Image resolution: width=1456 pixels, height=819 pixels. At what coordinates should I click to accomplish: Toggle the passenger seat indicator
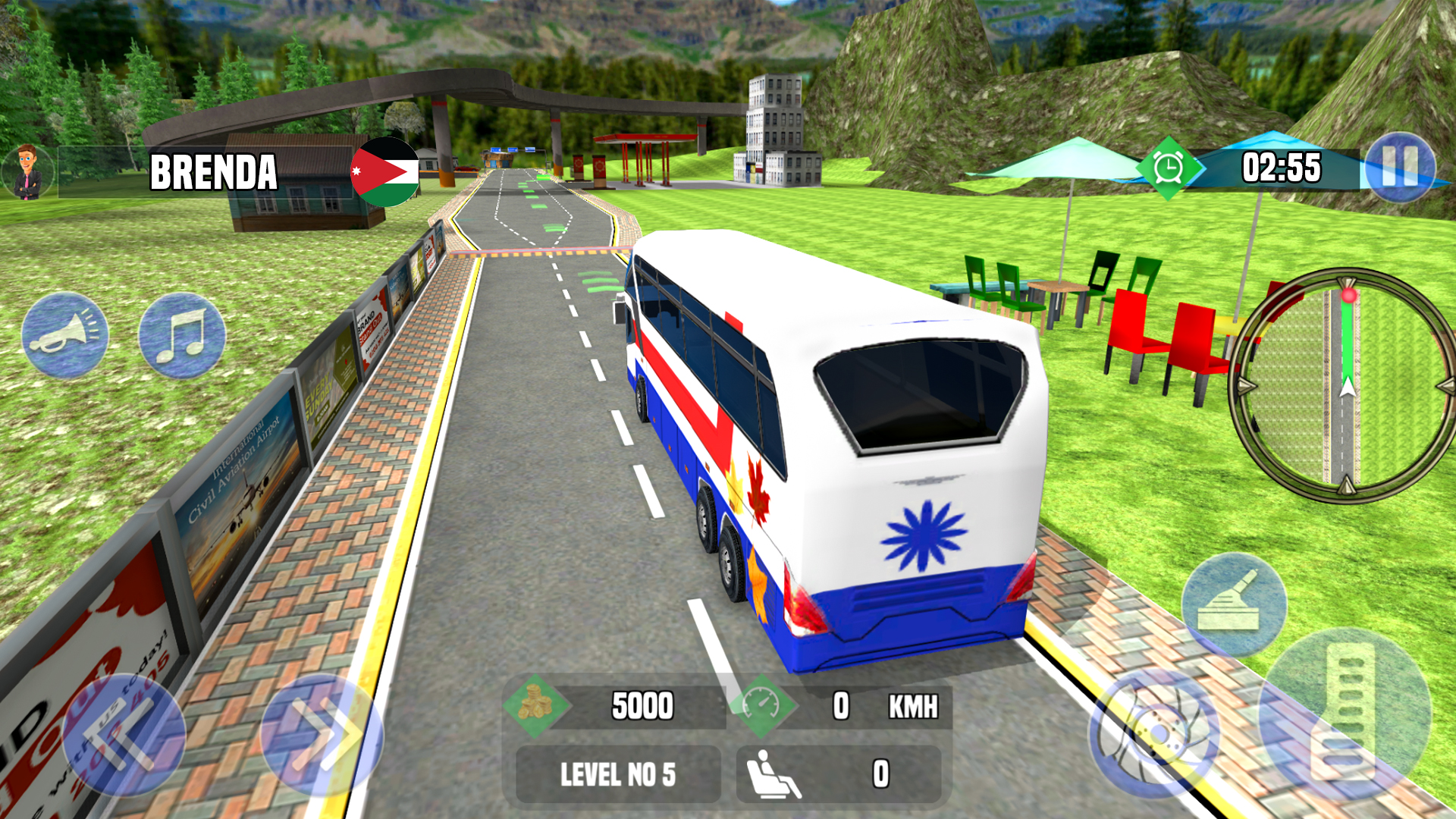[x=773, y=774]
